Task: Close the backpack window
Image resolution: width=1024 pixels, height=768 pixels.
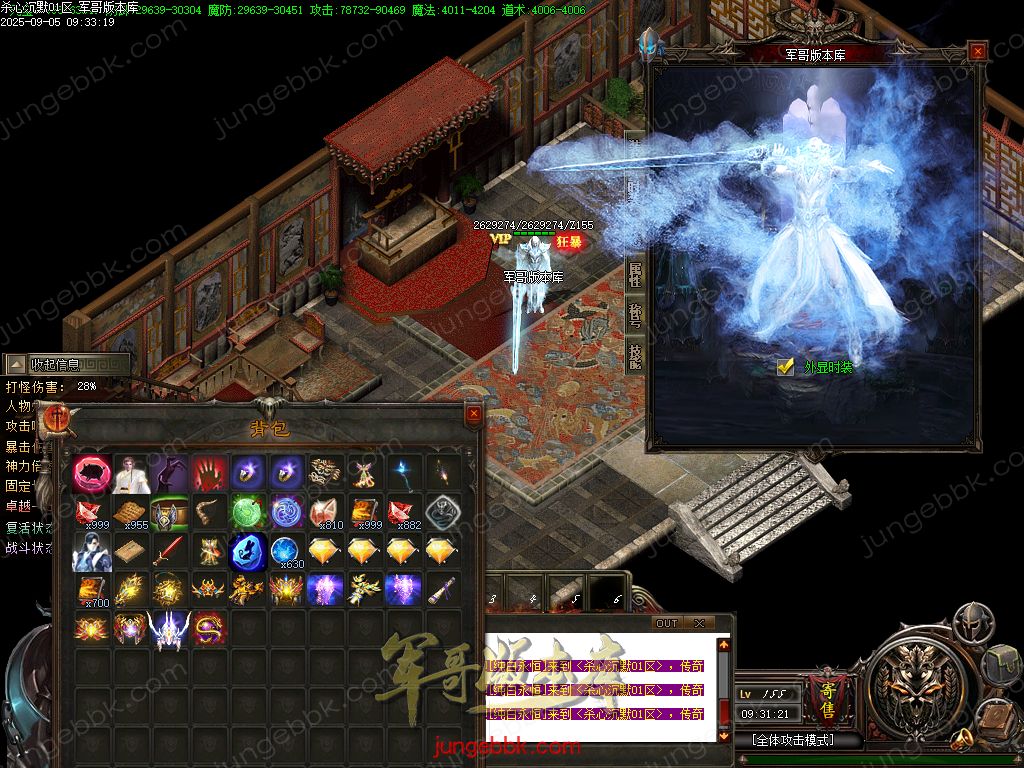Action: coord(474,413)
